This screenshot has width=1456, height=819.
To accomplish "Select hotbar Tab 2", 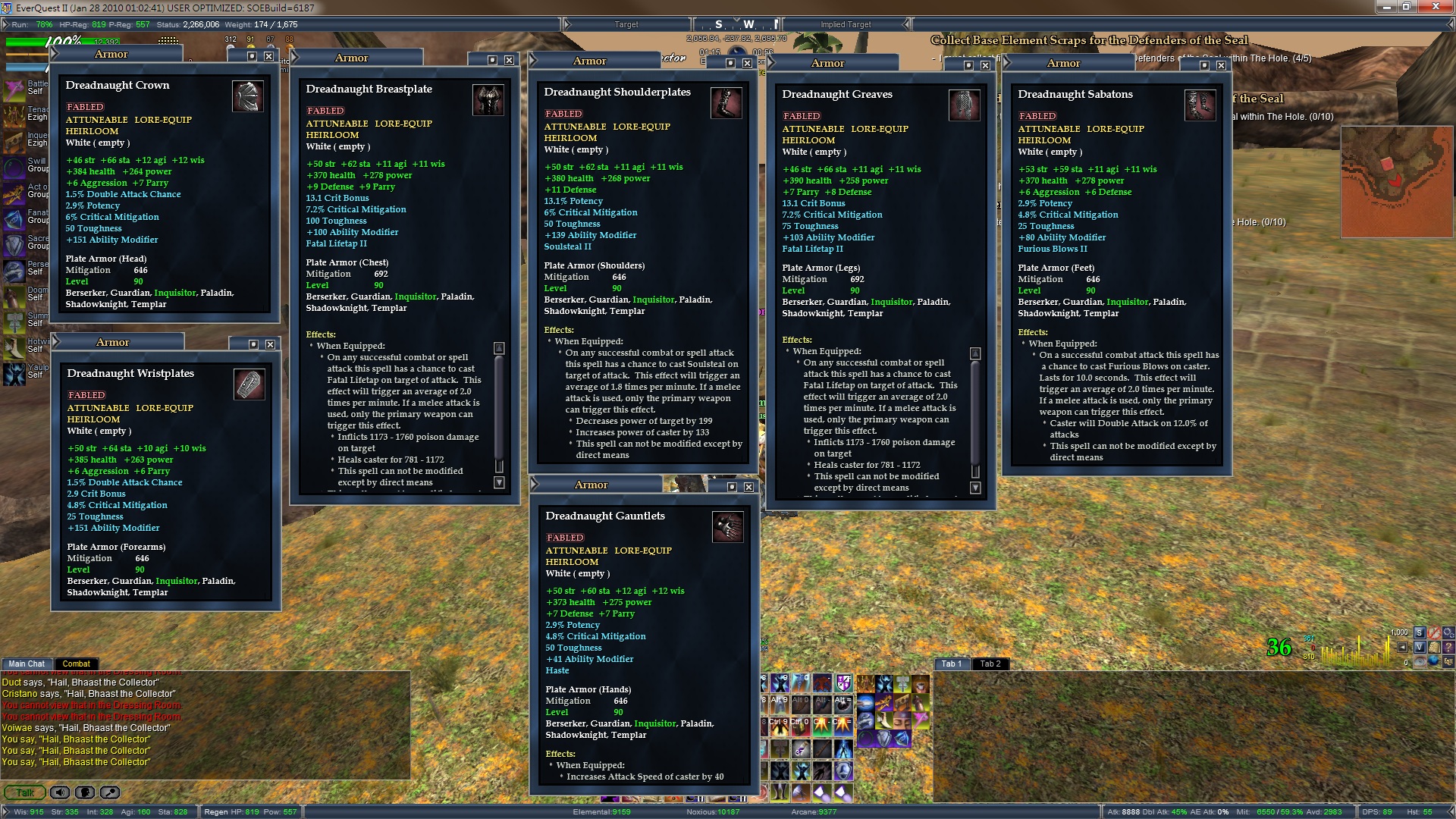I will (x=990, y=664).
